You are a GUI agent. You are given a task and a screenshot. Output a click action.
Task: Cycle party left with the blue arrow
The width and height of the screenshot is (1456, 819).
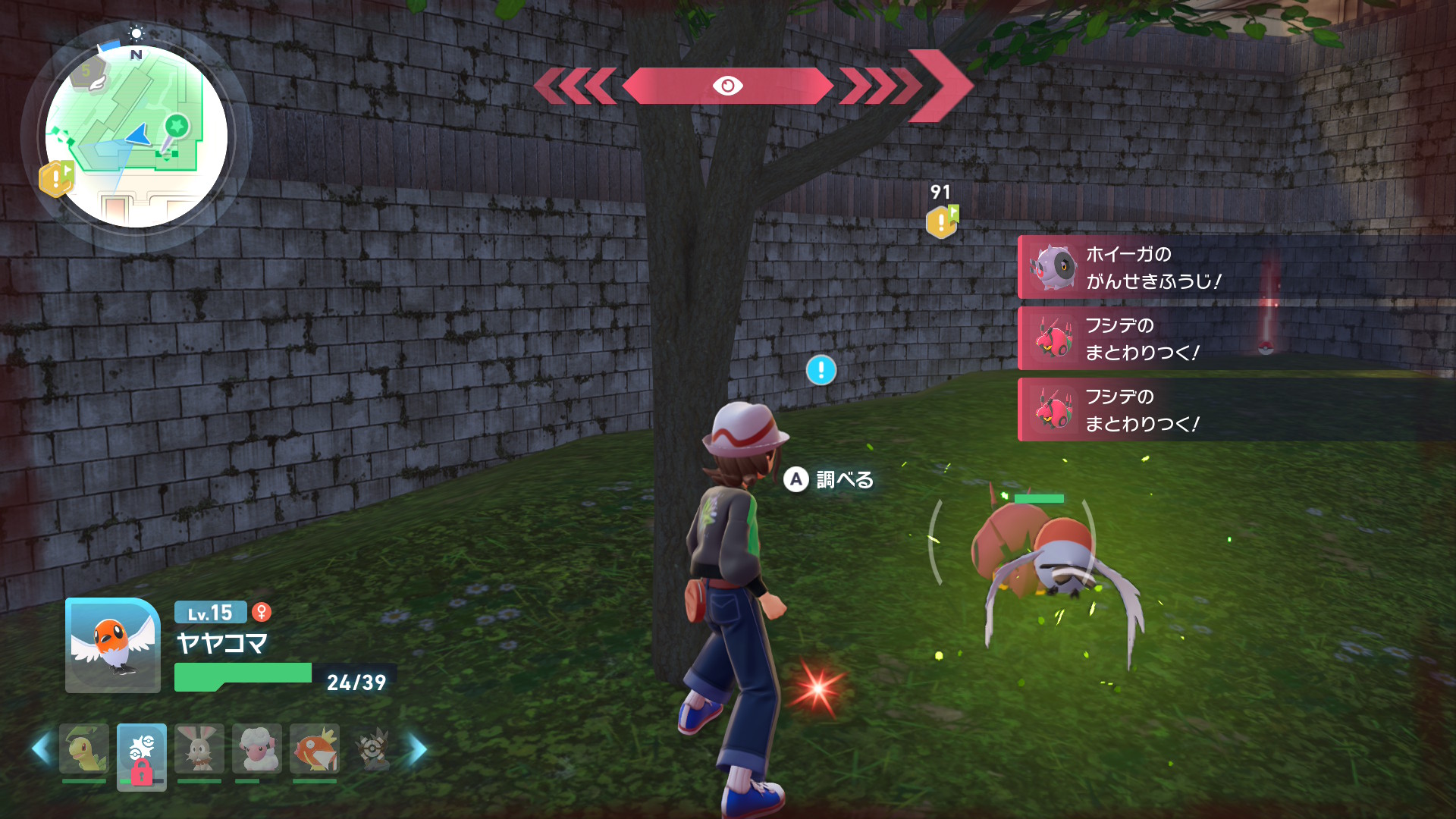41,748
